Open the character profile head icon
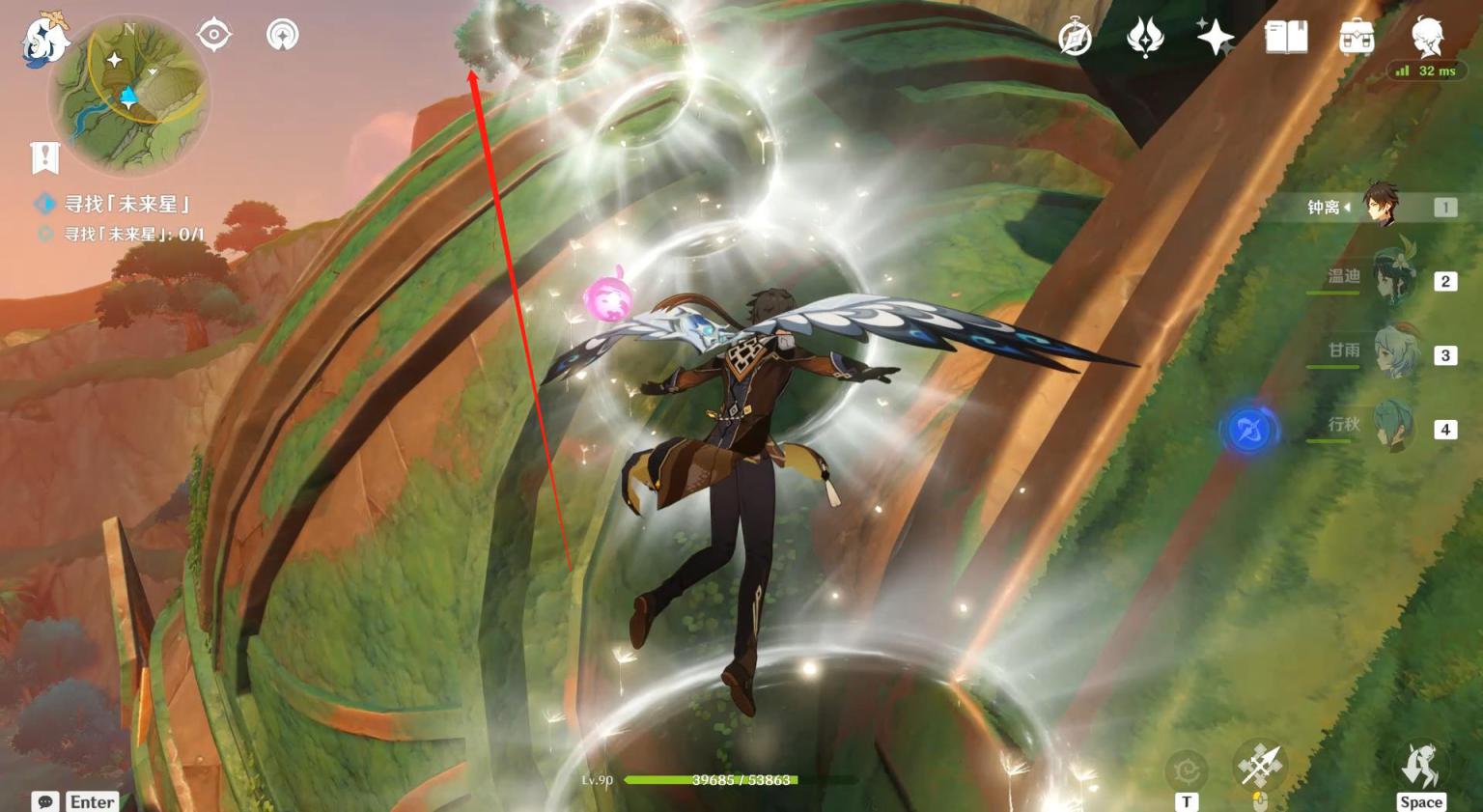The height and width of the screenshot is (812, 1483). 1427,37
